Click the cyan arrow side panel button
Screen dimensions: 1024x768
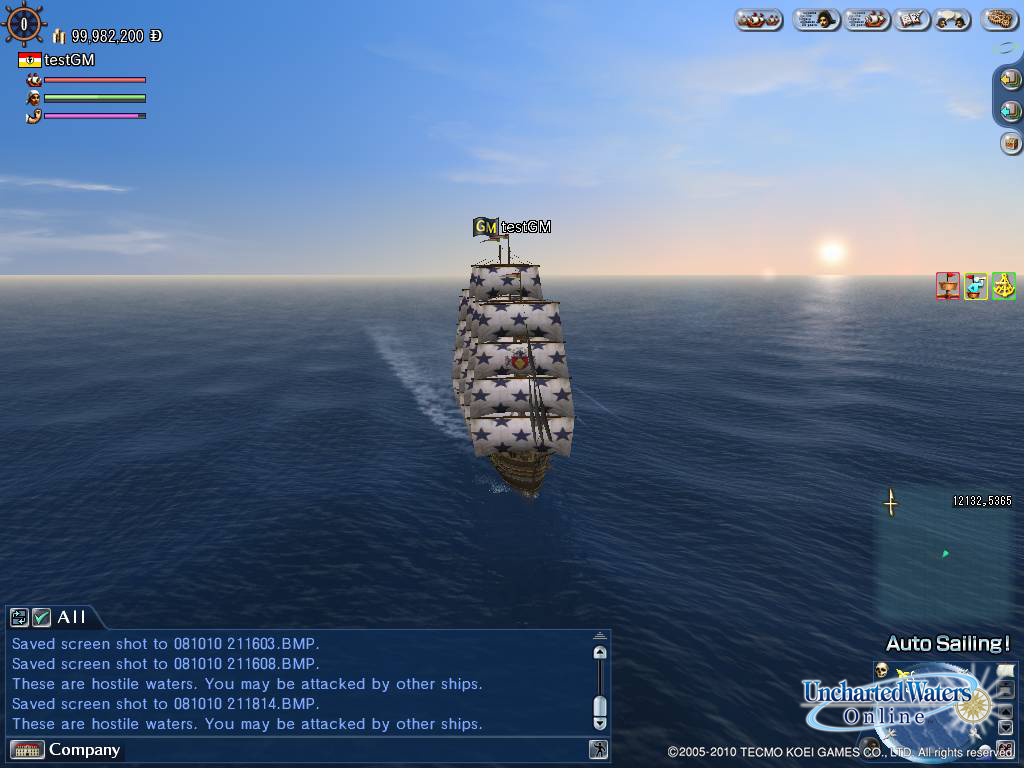click(x=1010, y=111)
